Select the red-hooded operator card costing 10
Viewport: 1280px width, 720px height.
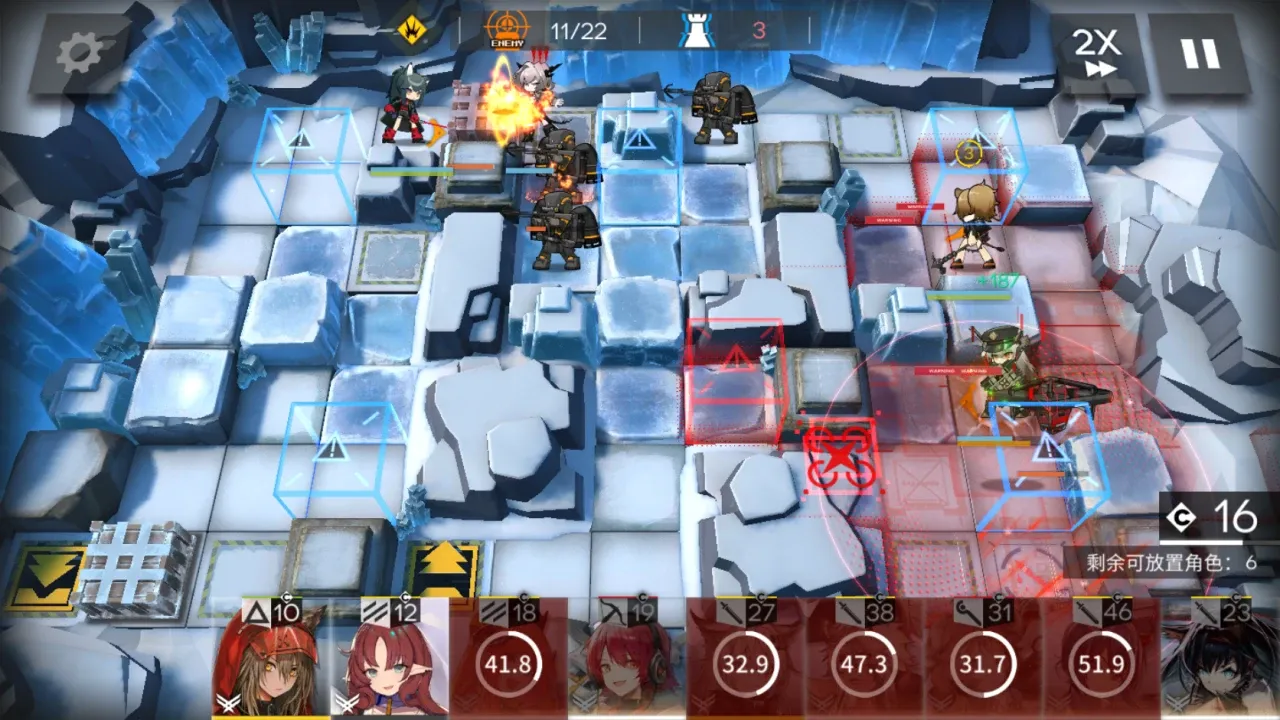[x=270, y=662]
